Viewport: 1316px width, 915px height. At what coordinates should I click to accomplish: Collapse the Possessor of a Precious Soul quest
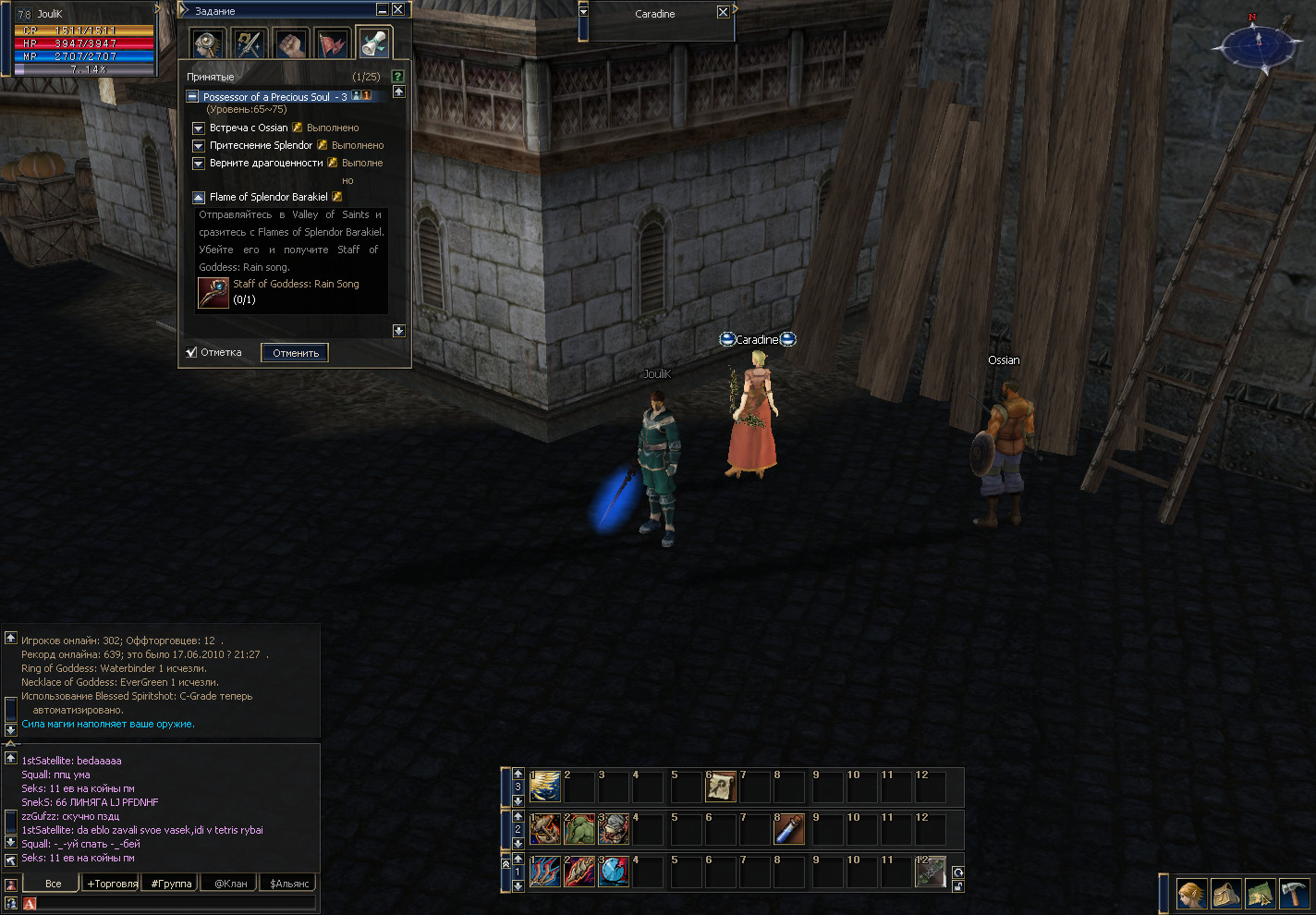tap(192, 96)
